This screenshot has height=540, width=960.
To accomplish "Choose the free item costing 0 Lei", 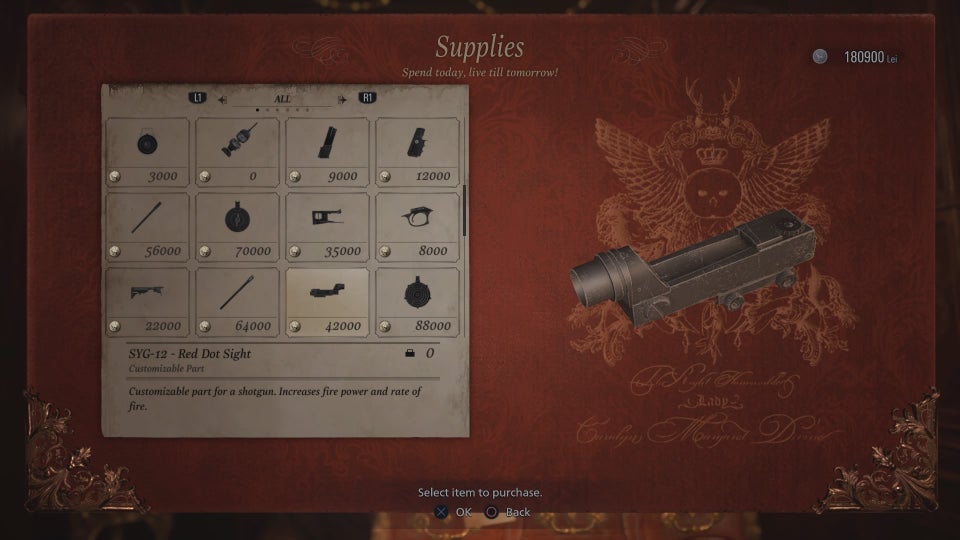I will 237,151.
